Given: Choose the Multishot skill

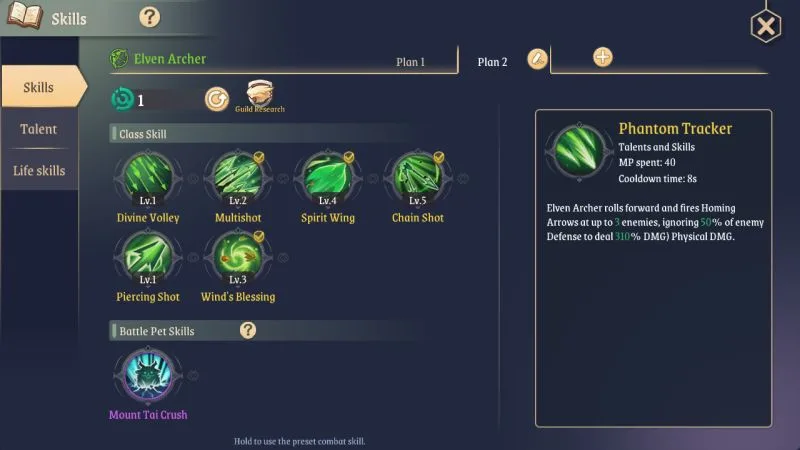Looking at the screenshot, I should tap(237, 180).
